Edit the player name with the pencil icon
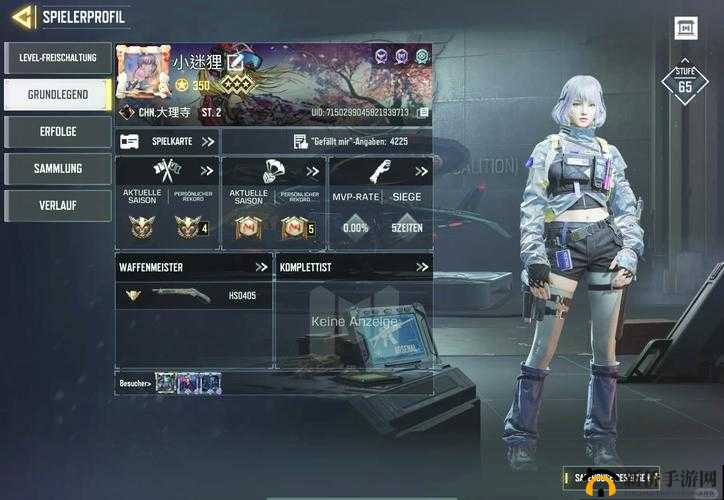This screenshot has width=724, height=500. (x=236, y=62)
